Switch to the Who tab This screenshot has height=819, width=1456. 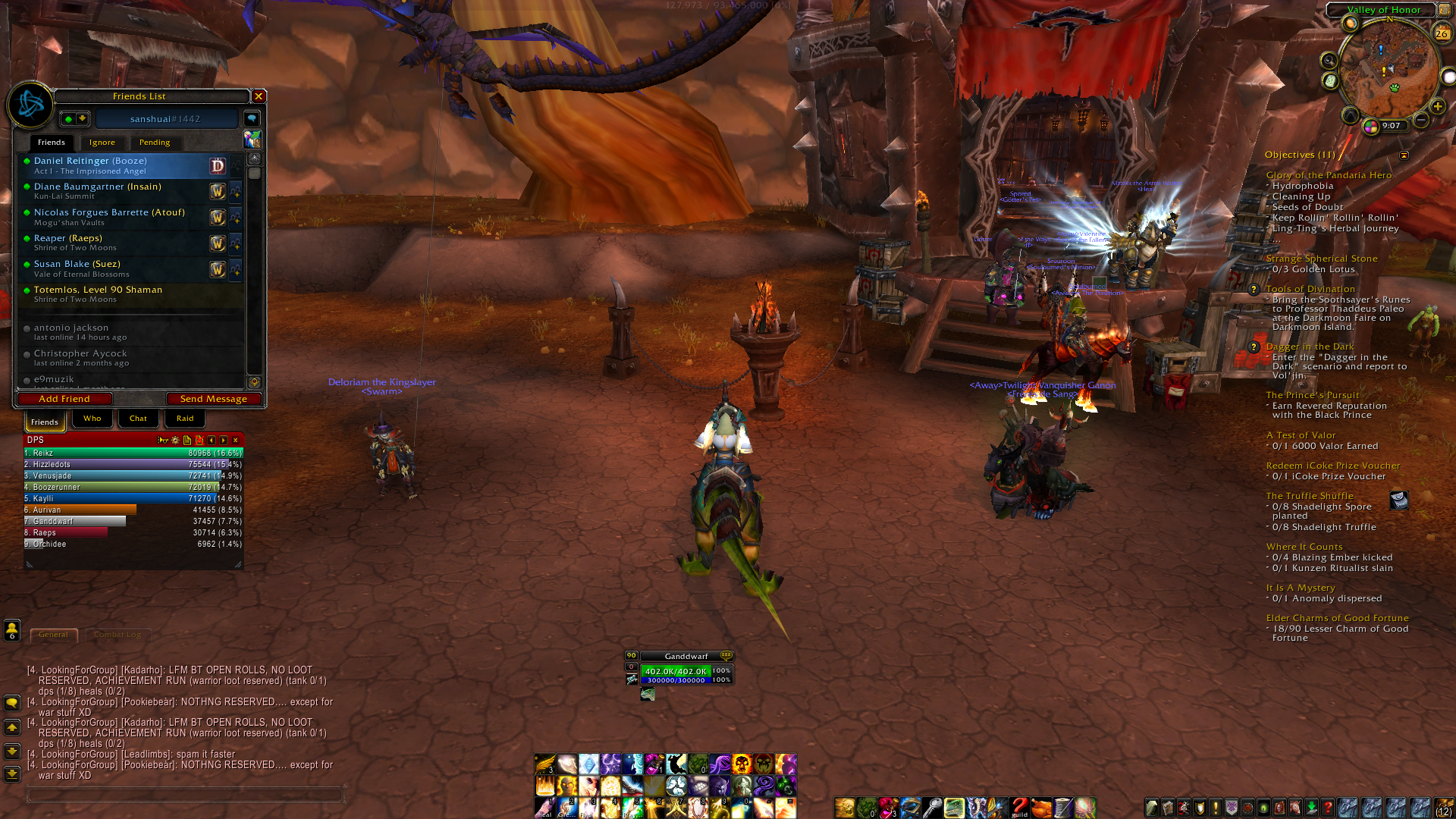pos(92,419)
